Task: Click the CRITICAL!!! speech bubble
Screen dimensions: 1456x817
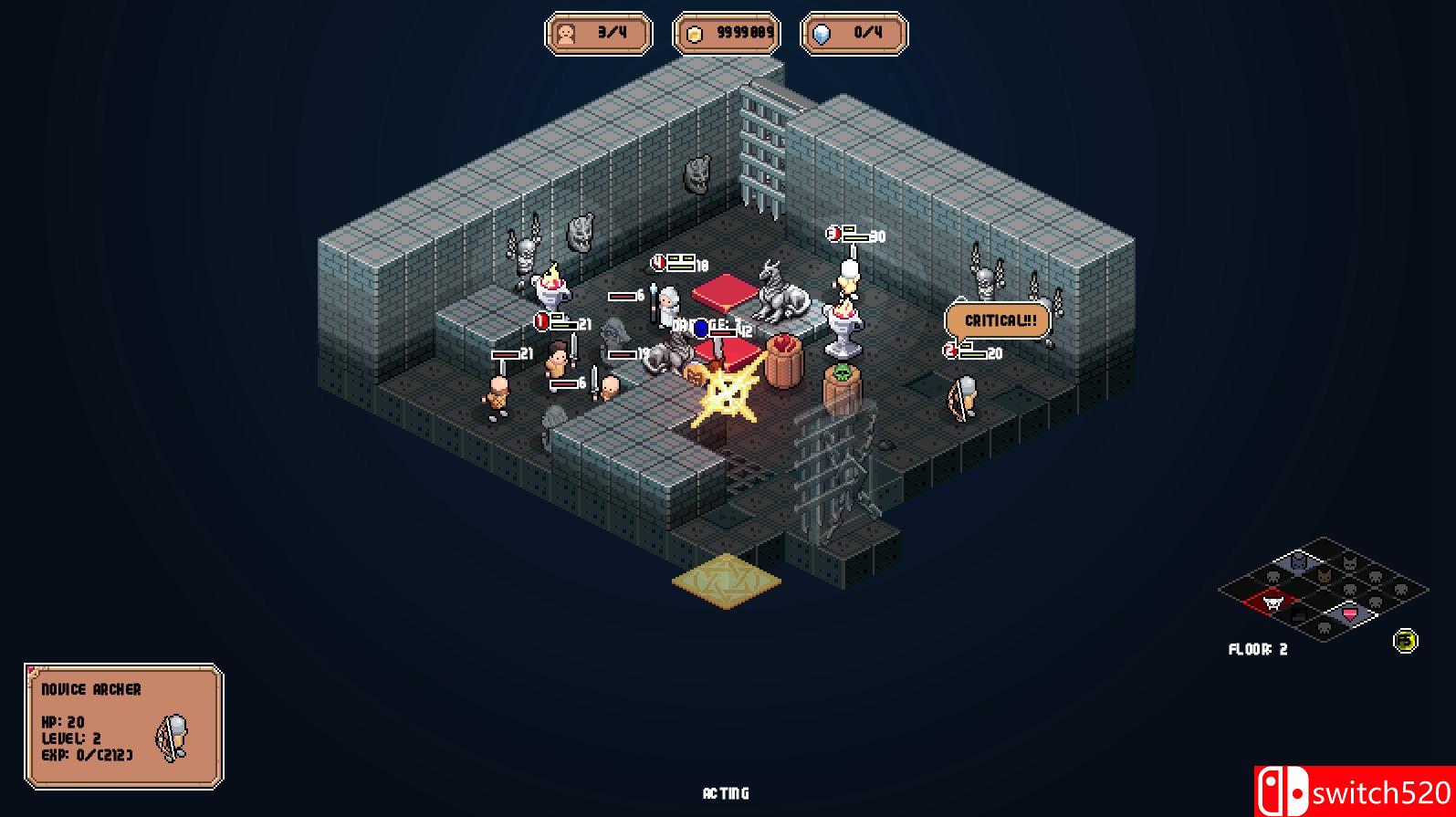Action: tap(999, 320)
